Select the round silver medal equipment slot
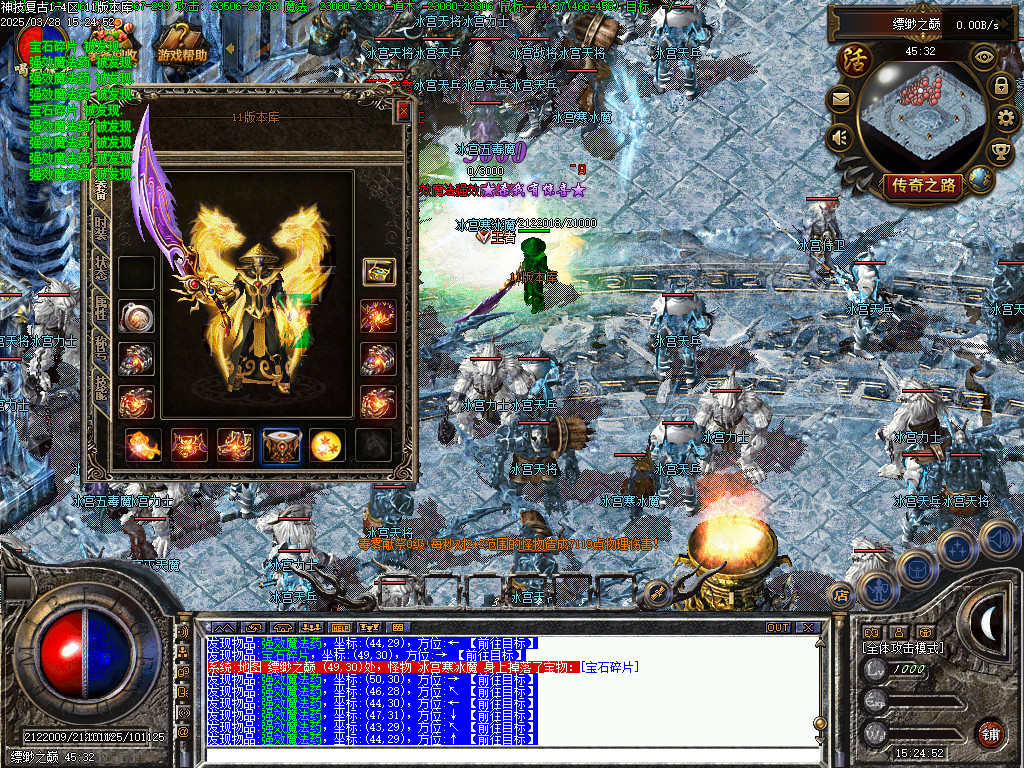 point(135,316)
